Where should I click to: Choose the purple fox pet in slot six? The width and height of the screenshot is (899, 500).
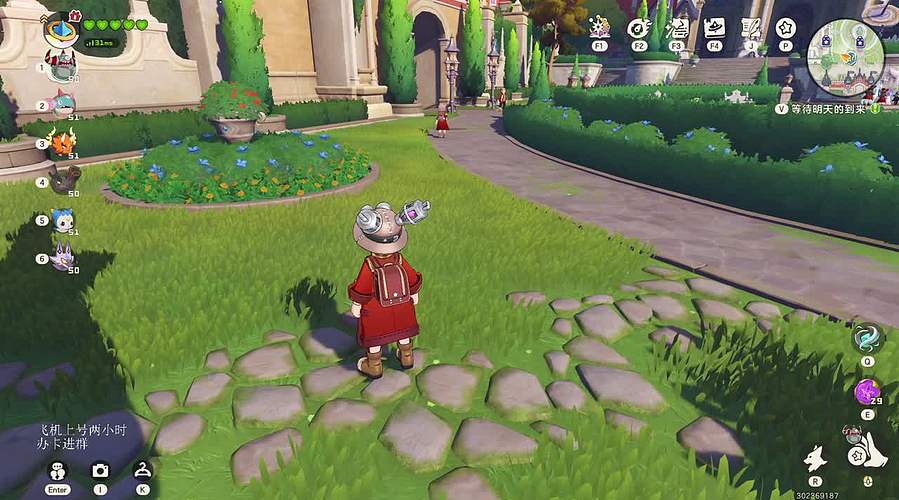pos(64,257)
